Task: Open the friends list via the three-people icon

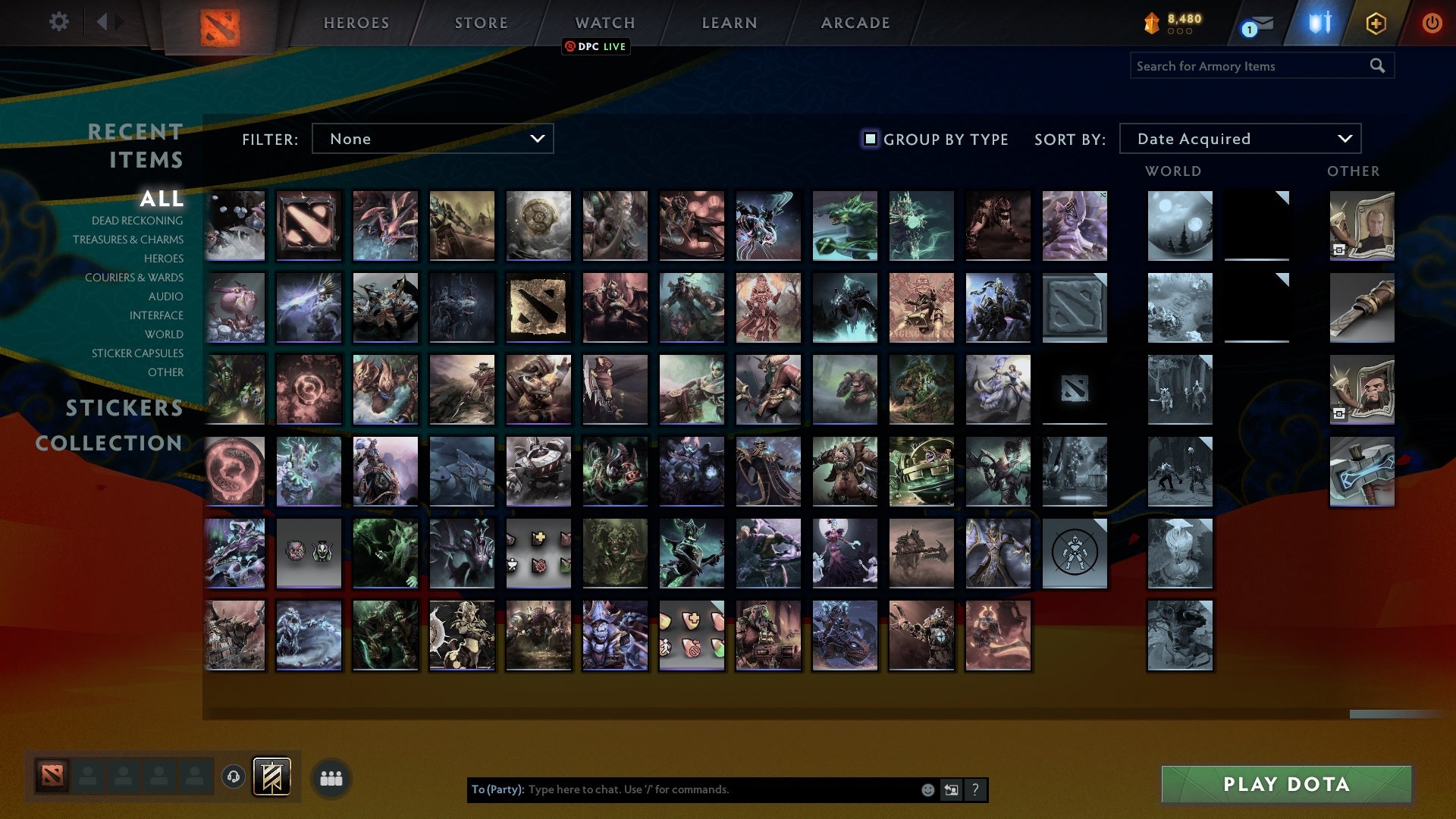Action: coord(331,778)
